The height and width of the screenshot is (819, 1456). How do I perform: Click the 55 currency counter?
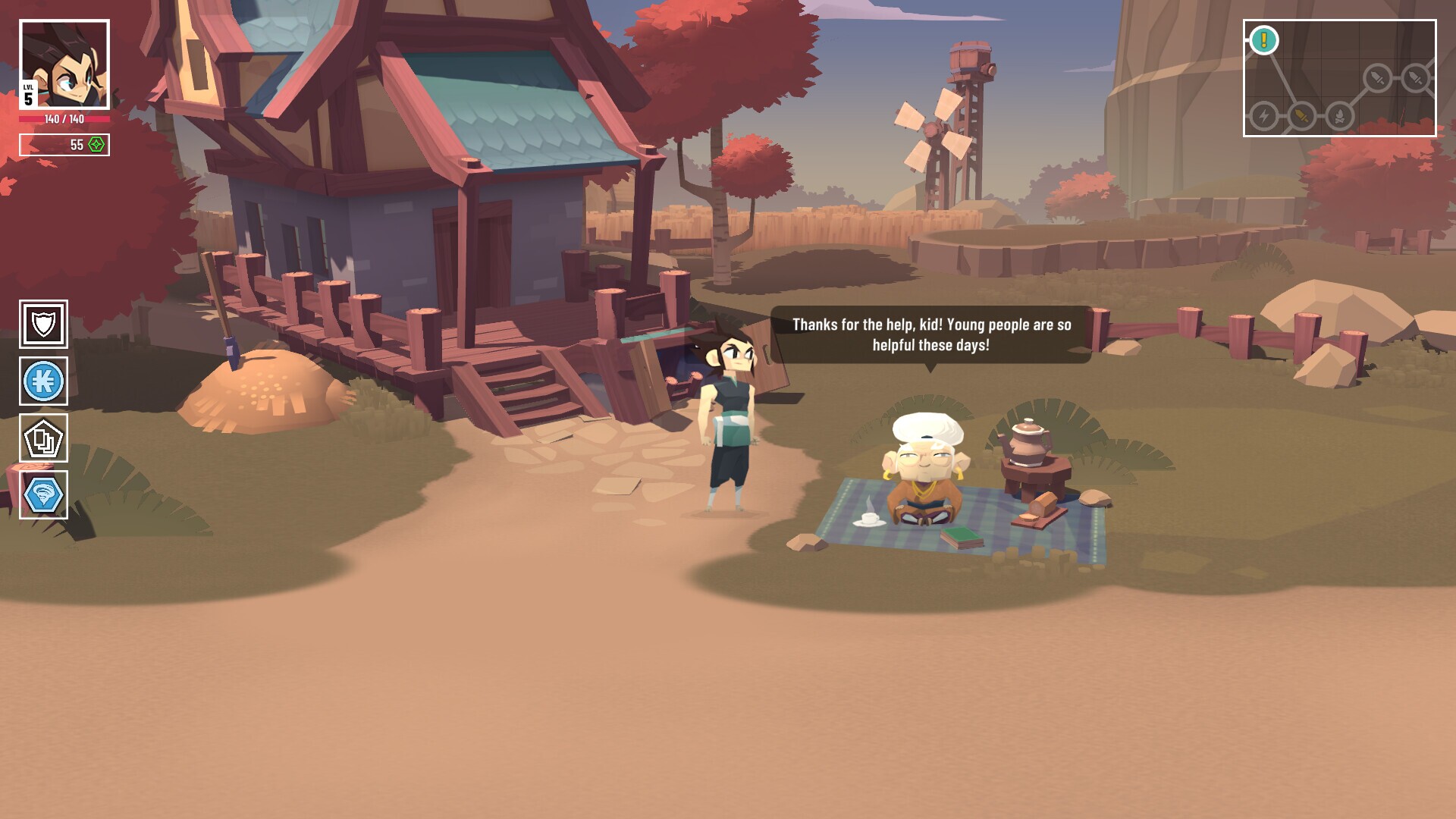click(x=76, y=143)
